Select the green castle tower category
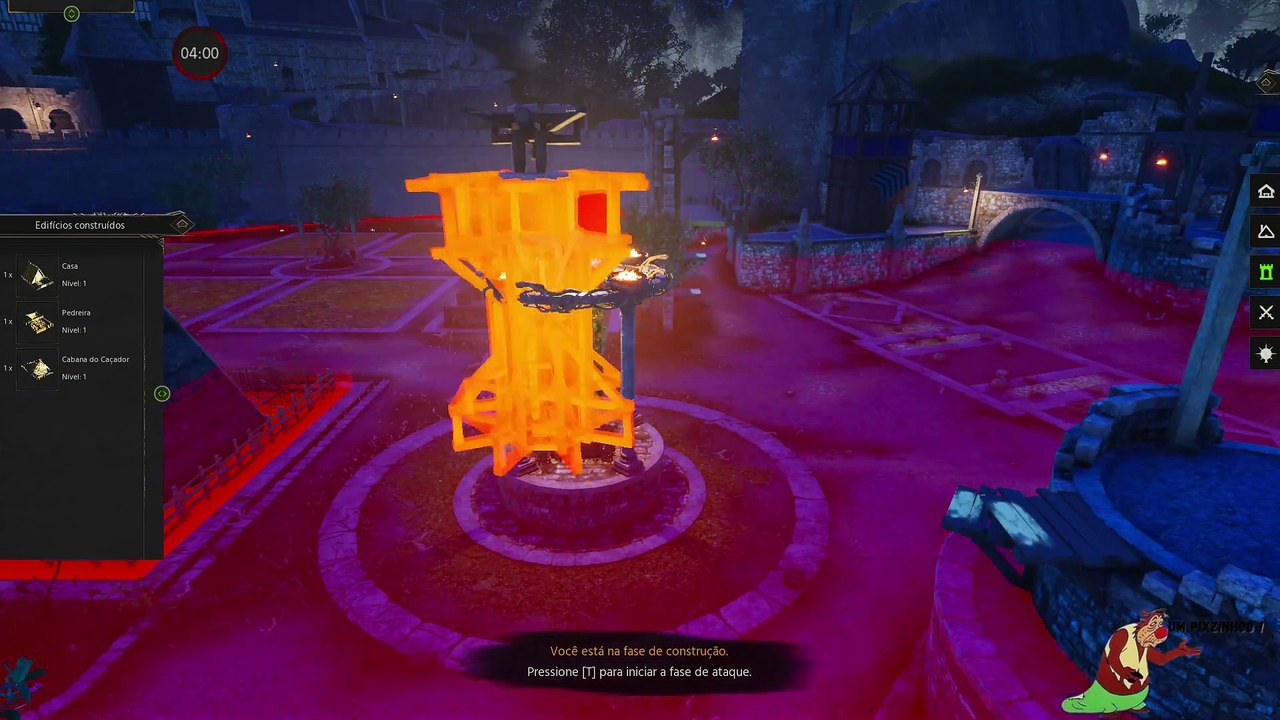 [1266, 272]
